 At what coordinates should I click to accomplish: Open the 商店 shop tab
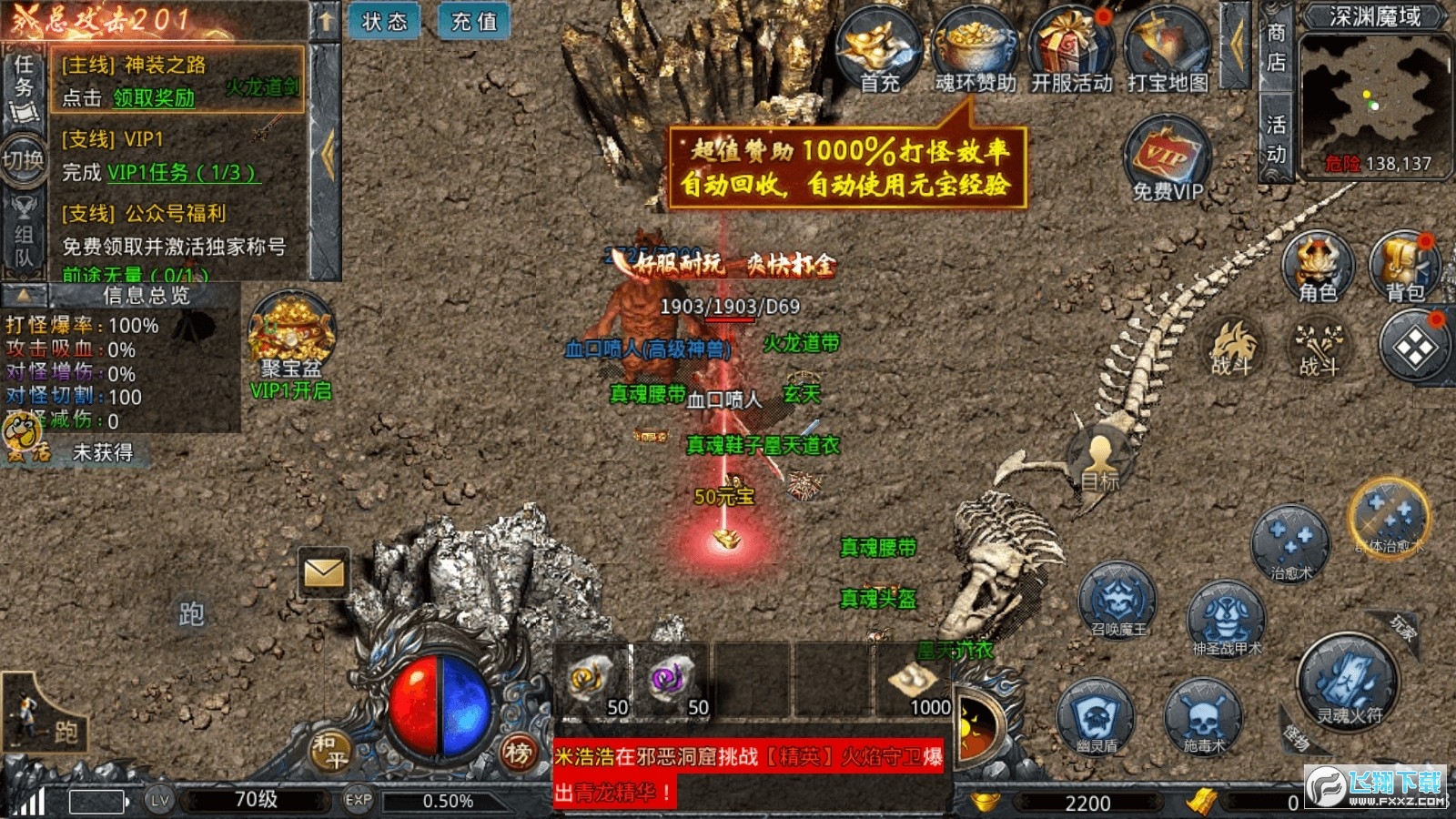click(x=1276, y=47)
